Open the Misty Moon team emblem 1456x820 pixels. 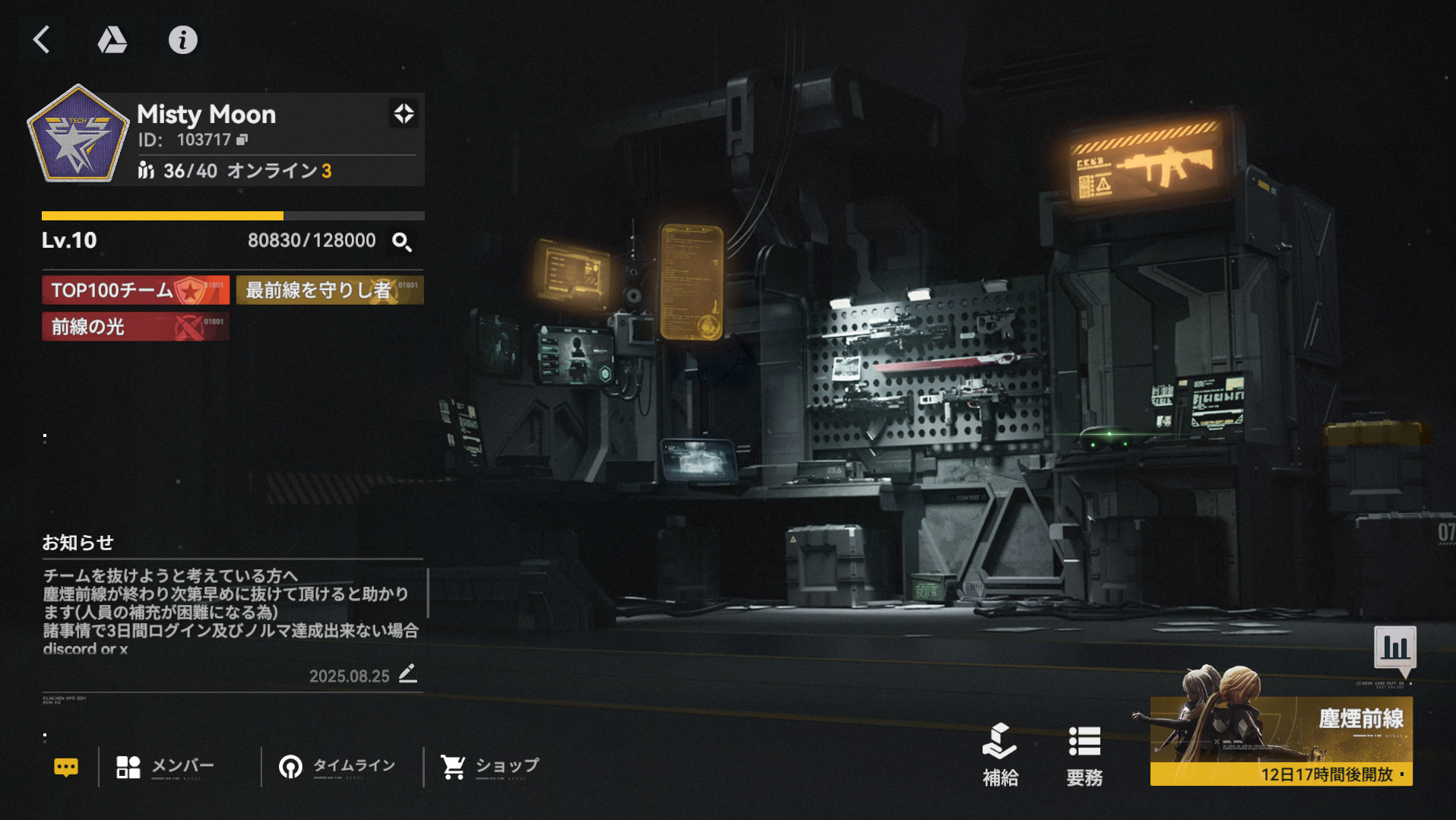(x=78, y=135)
